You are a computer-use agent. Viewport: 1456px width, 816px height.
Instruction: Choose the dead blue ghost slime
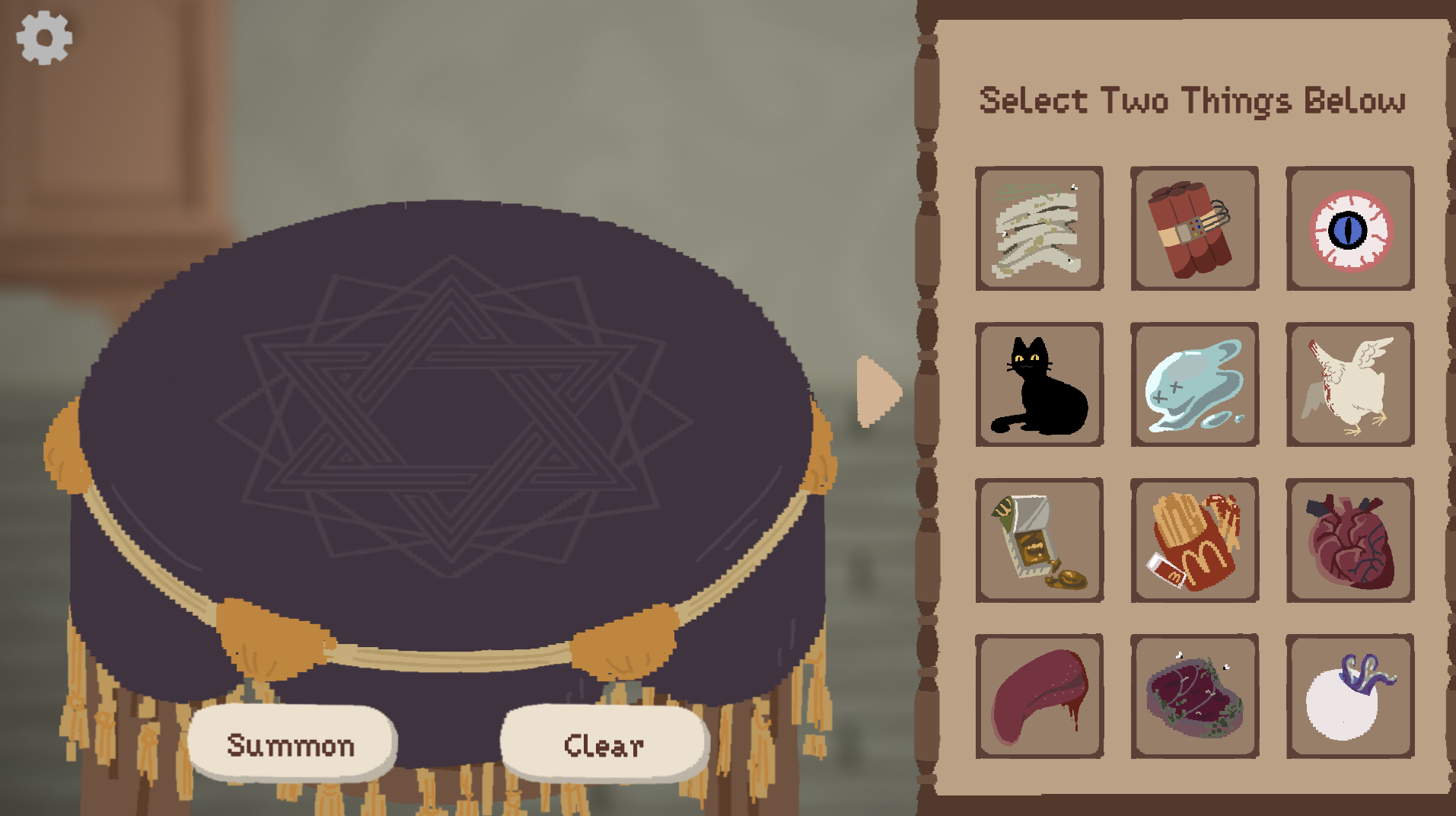click(x=1194, y=384)
